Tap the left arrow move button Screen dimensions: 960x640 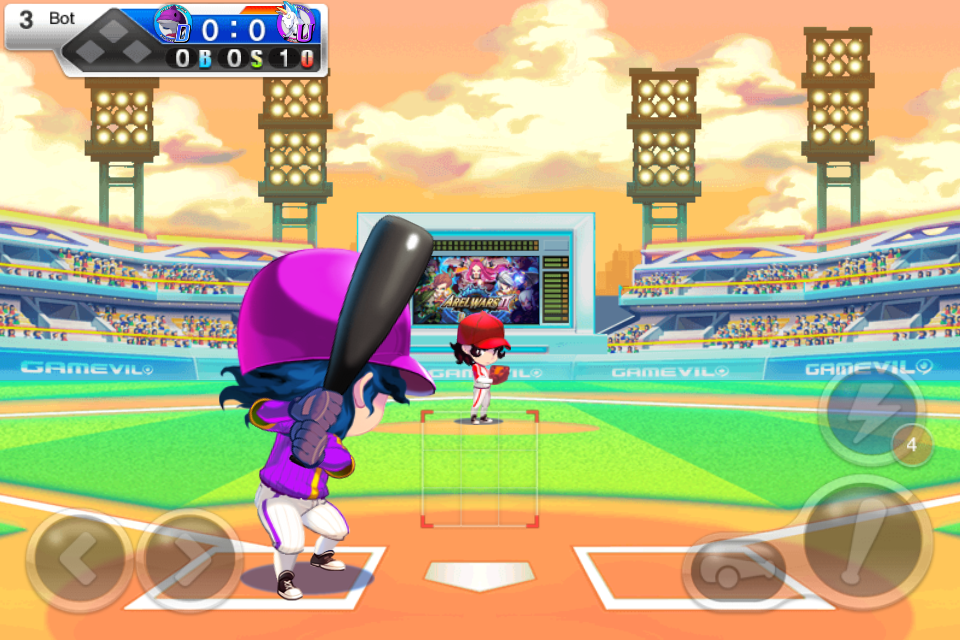point(79,560)
